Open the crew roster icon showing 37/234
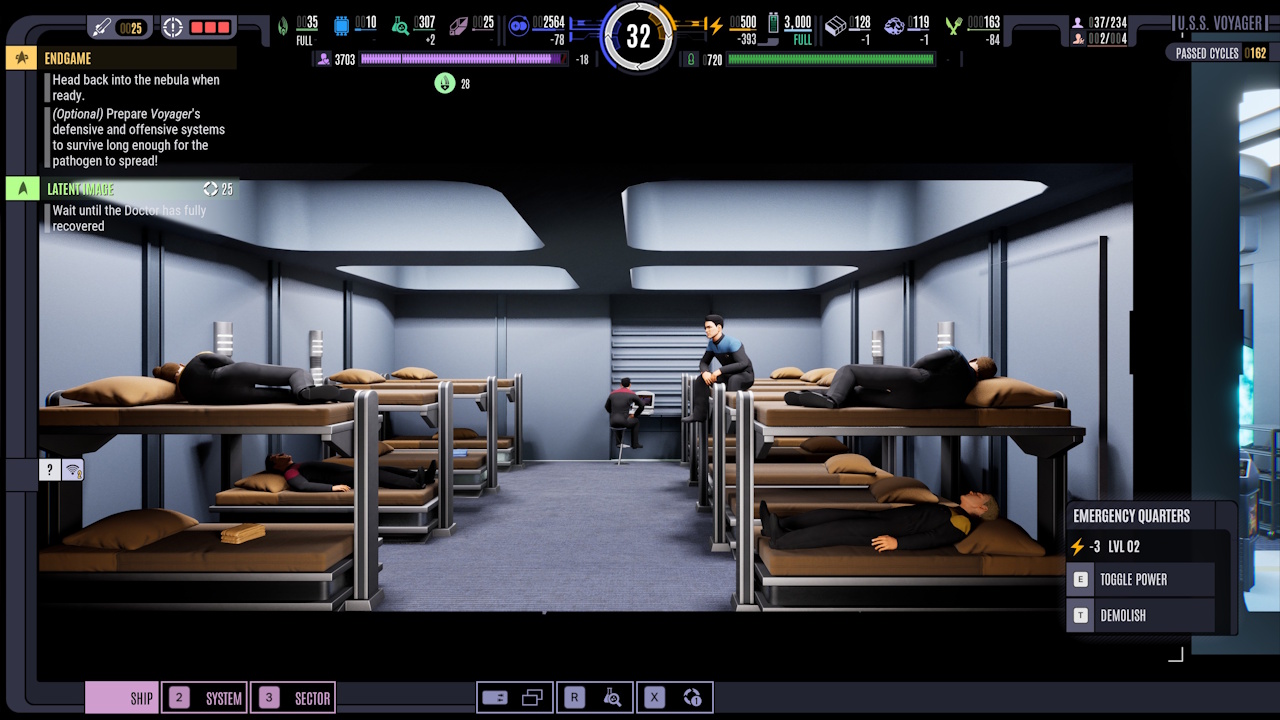 pyautogui.click(x=1077, y=21)
